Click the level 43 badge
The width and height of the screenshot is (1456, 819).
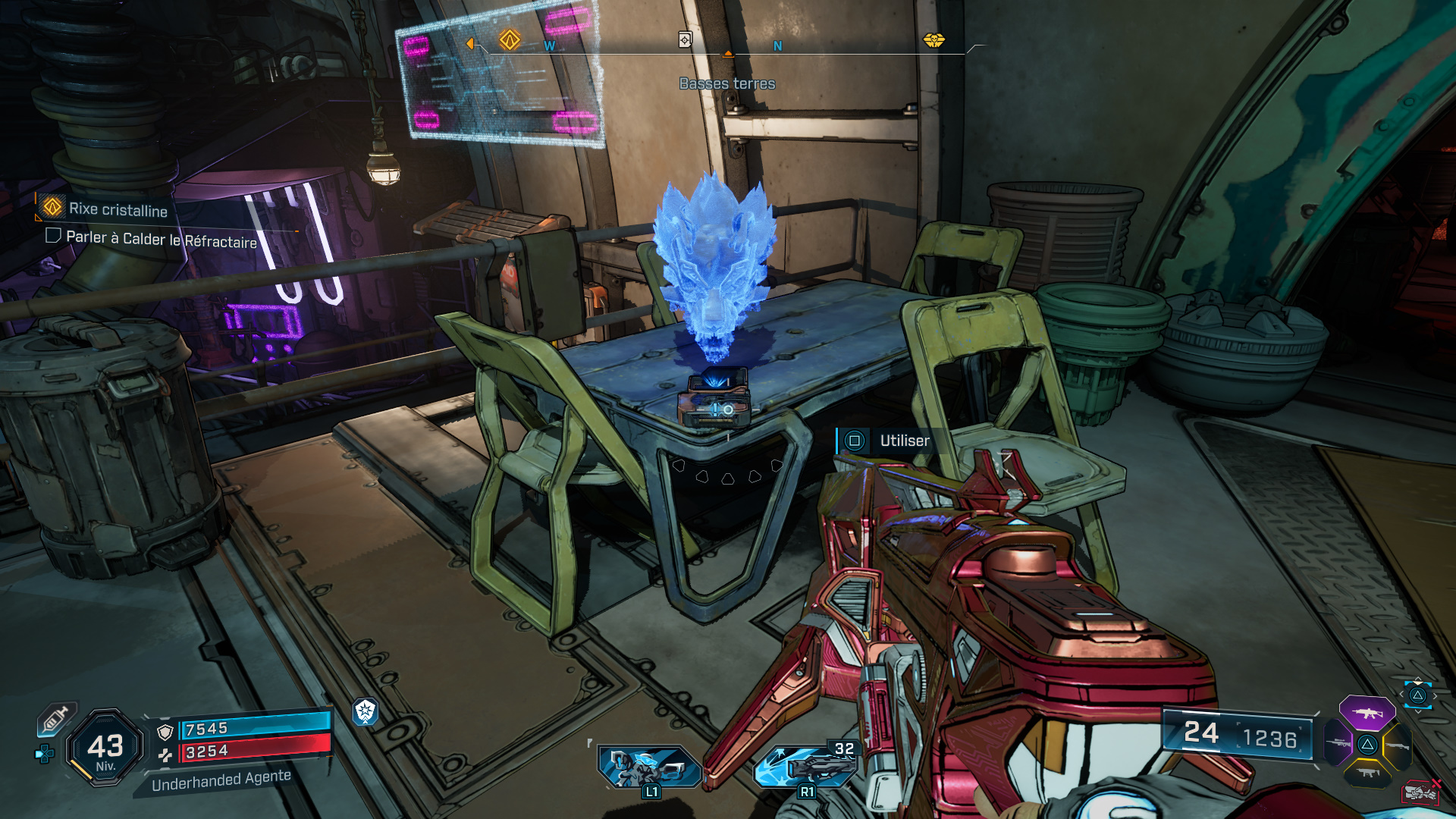click(x=105, y=747)
